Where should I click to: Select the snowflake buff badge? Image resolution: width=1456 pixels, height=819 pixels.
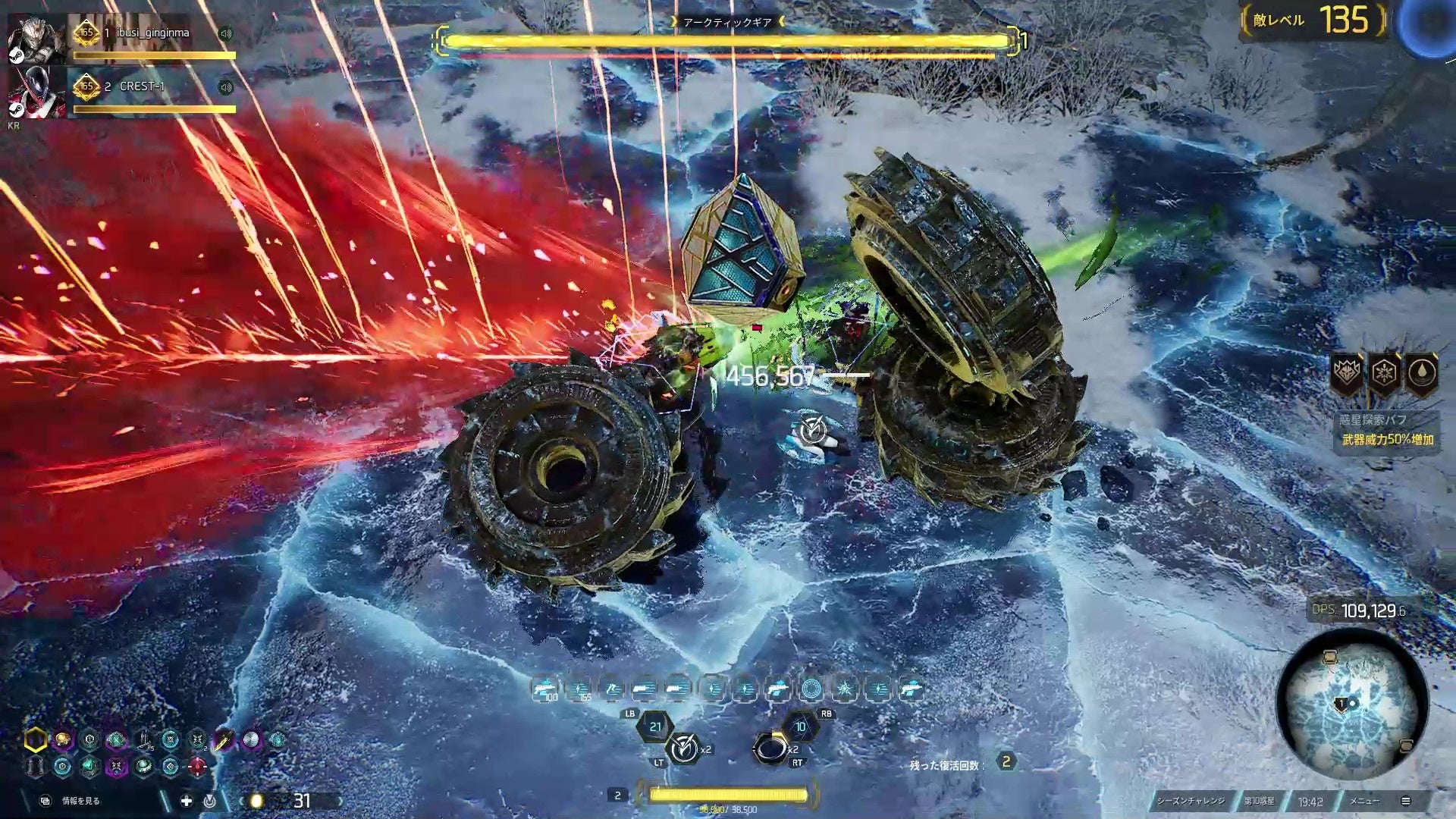pos(1384,373)
